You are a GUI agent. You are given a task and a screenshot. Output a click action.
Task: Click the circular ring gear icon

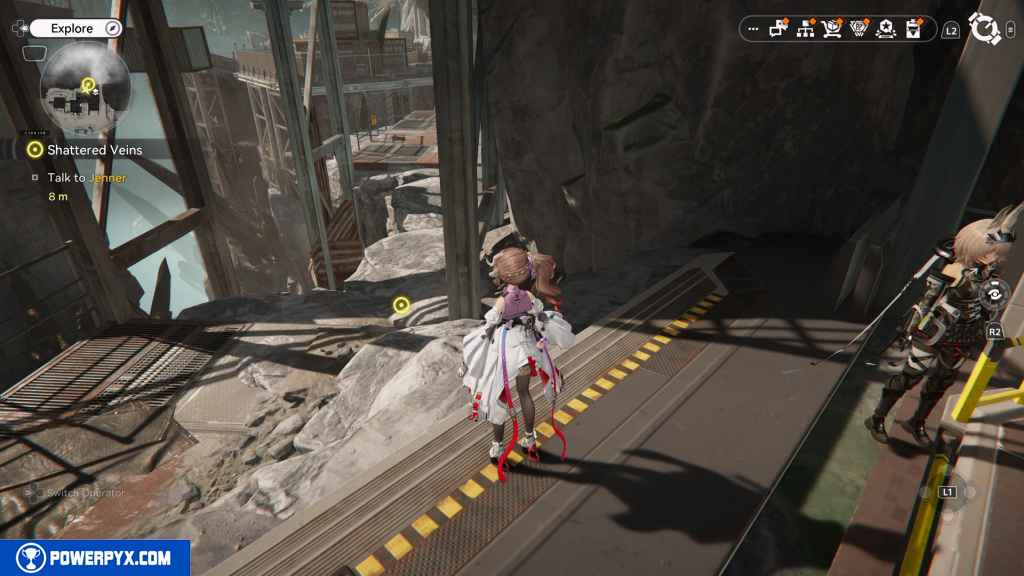[985, 29]
